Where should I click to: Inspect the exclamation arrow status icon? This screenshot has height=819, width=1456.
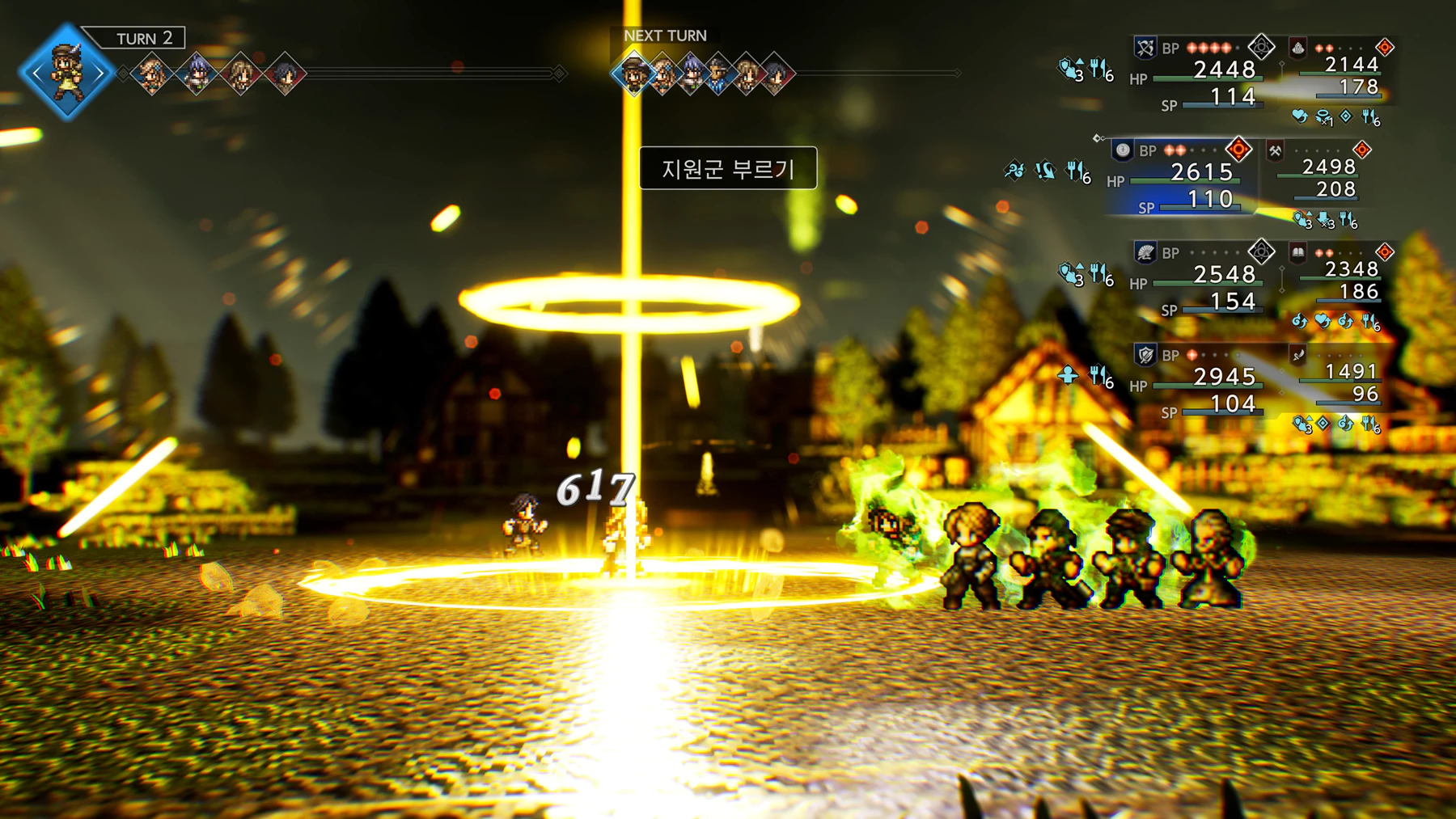1045,171
